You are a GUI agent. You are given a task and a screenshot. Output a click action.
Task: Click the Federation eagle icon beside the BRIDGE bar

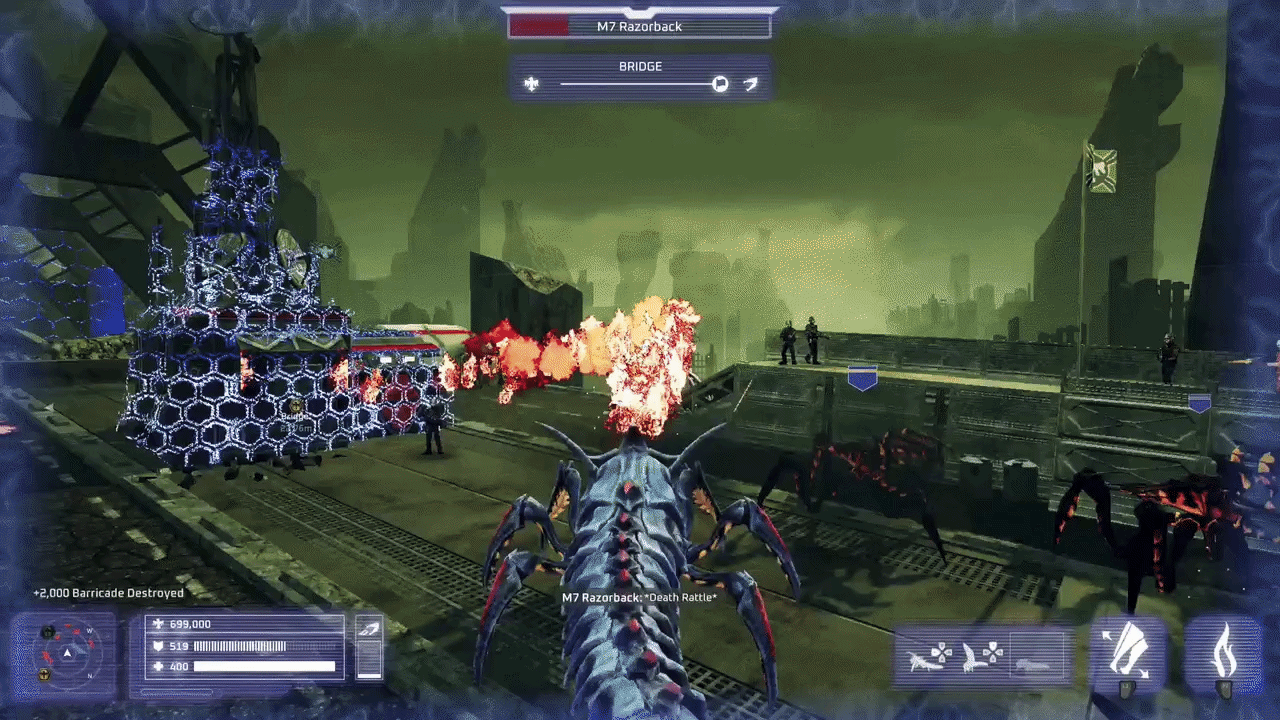tap(531, 84)
